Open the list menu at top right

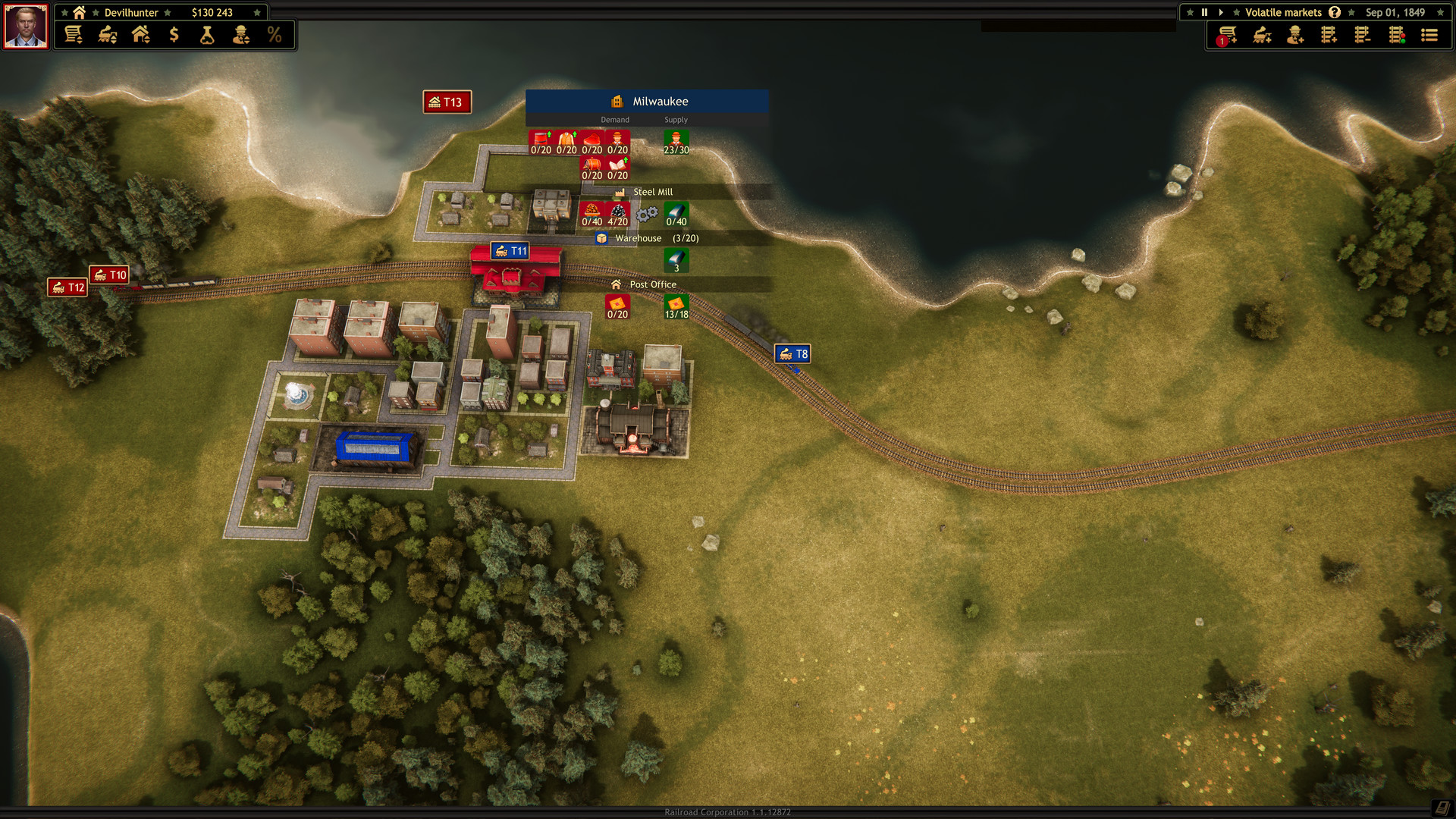pos(1429,34)
